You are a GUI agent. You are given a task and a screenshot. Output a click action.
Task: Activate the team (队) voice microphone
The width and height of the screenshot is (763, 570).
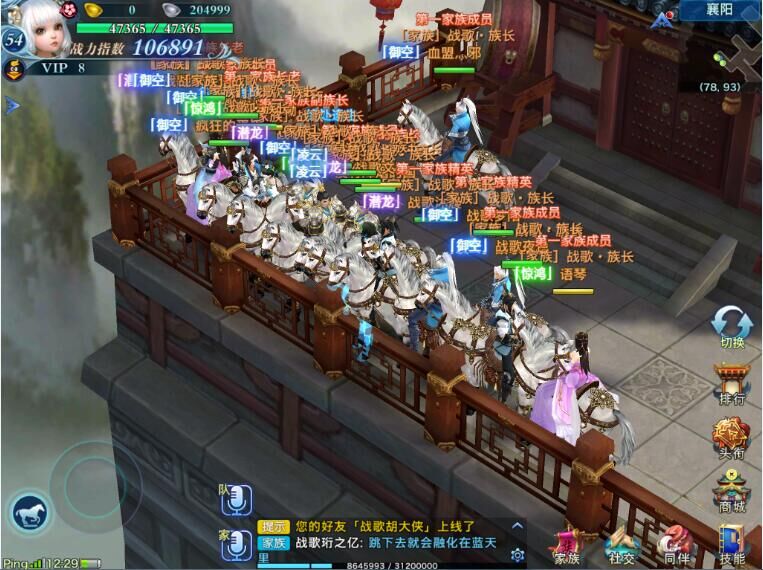pos(237,499)
